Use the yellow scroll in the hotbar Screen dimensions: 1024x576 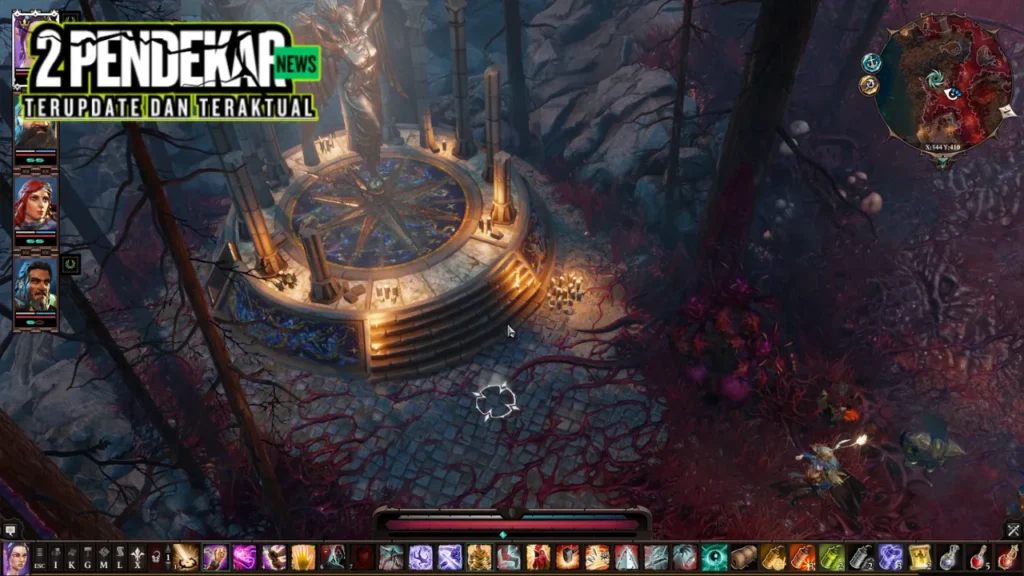click(919, 557)
